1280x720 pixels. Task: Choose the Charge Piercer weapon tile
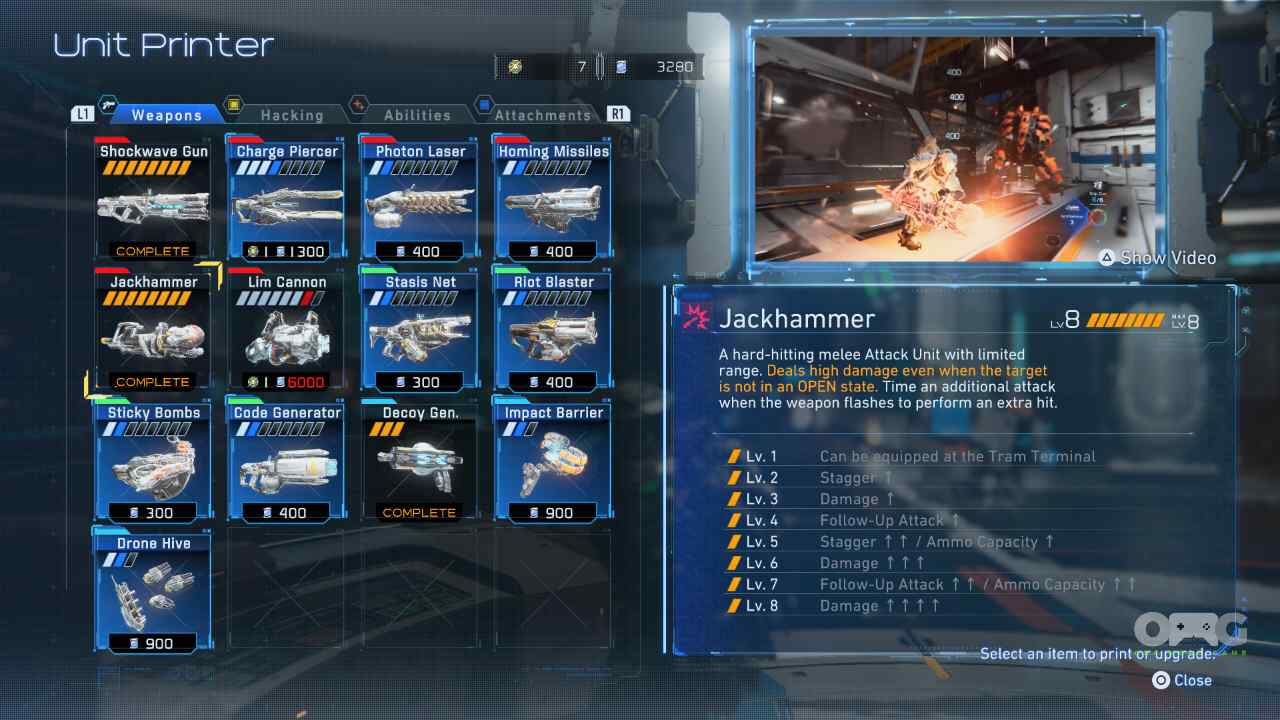click(287, 200)
